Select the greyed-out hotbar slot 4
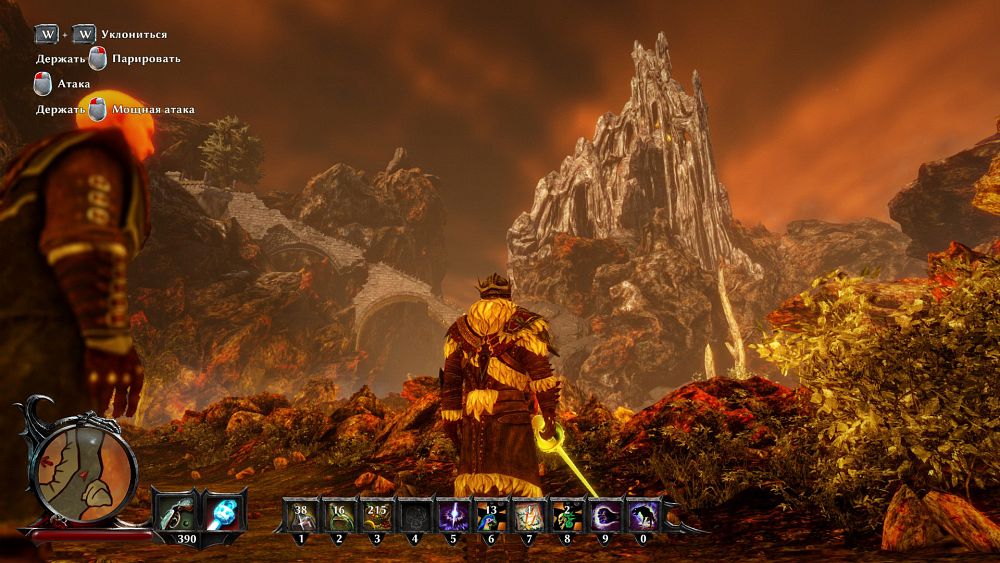Screen dimensions: 1000x563 415,516
